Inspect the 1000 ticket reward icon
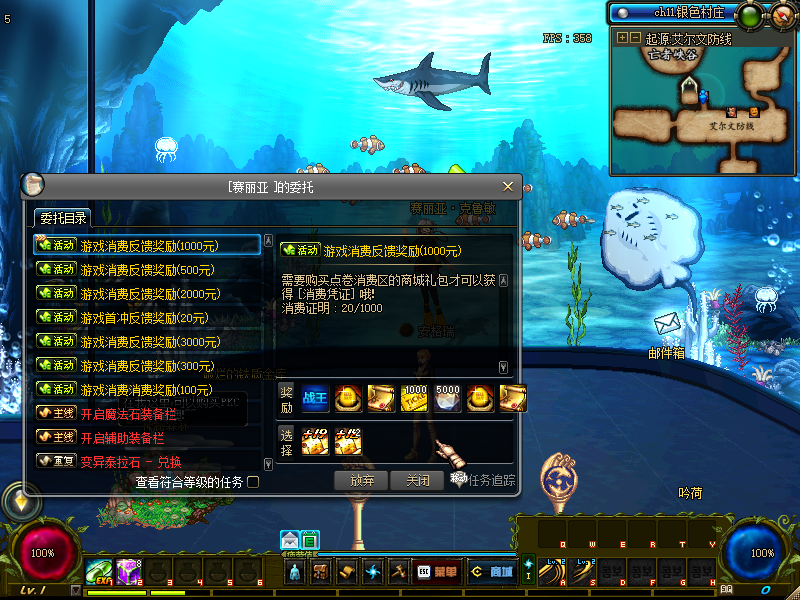Viewport: 800px width, 600px height. [414, 397]
